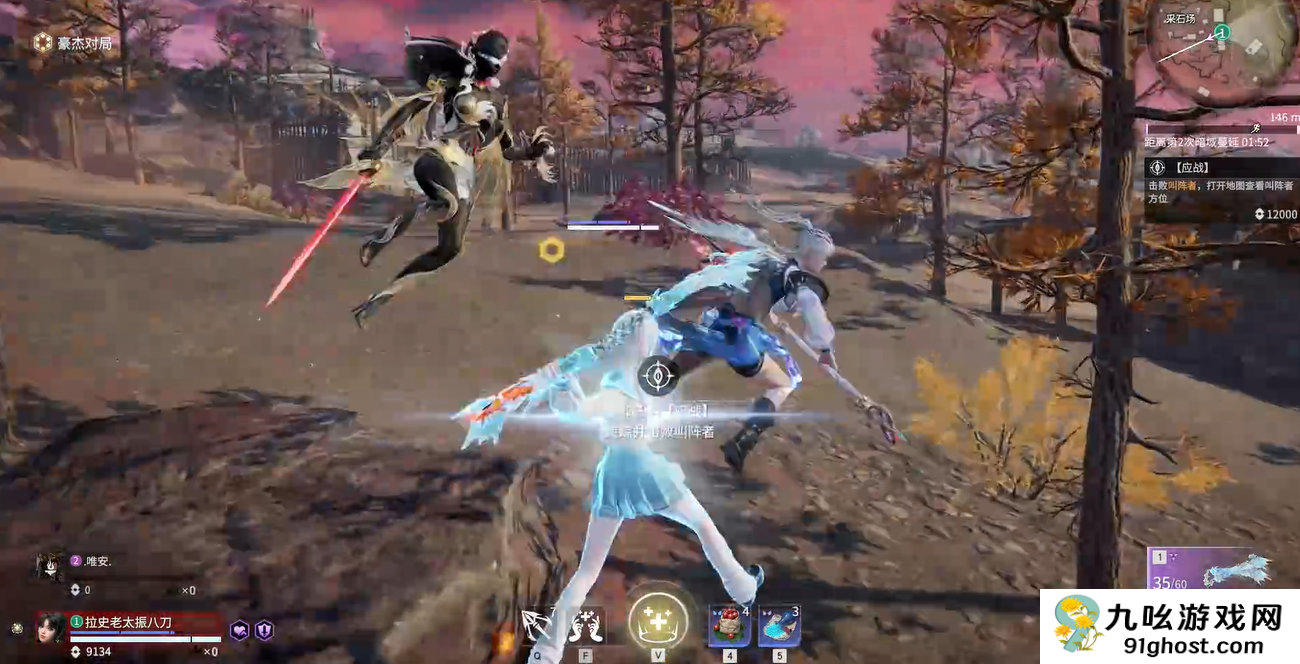The image size is (1300, 664).
Task: Trigger the glowing hands skill icon
Action: (x=586, y=626)
